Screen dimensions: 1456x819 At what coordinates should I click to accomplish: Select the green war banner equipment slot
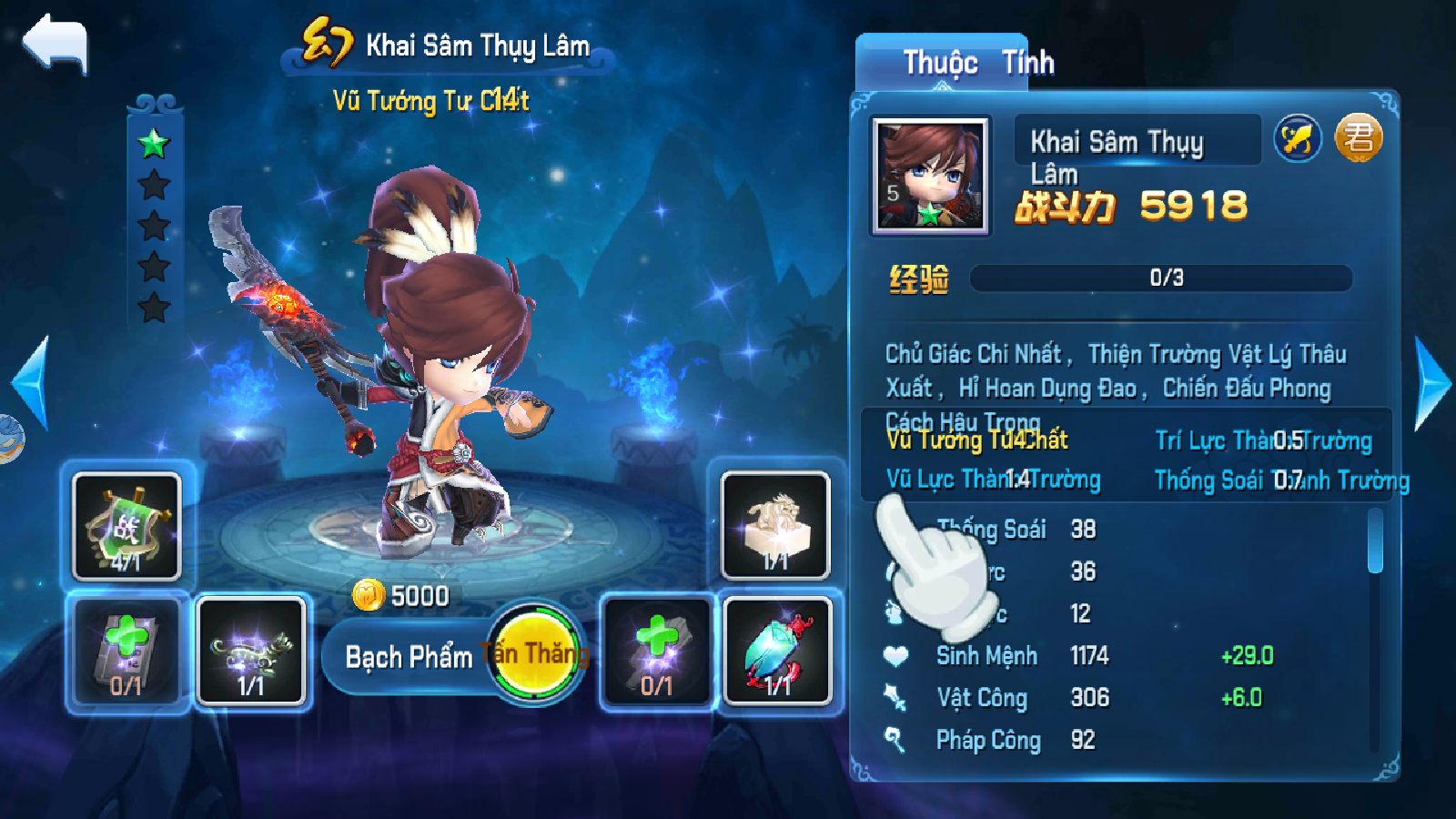tap(126, 526)
